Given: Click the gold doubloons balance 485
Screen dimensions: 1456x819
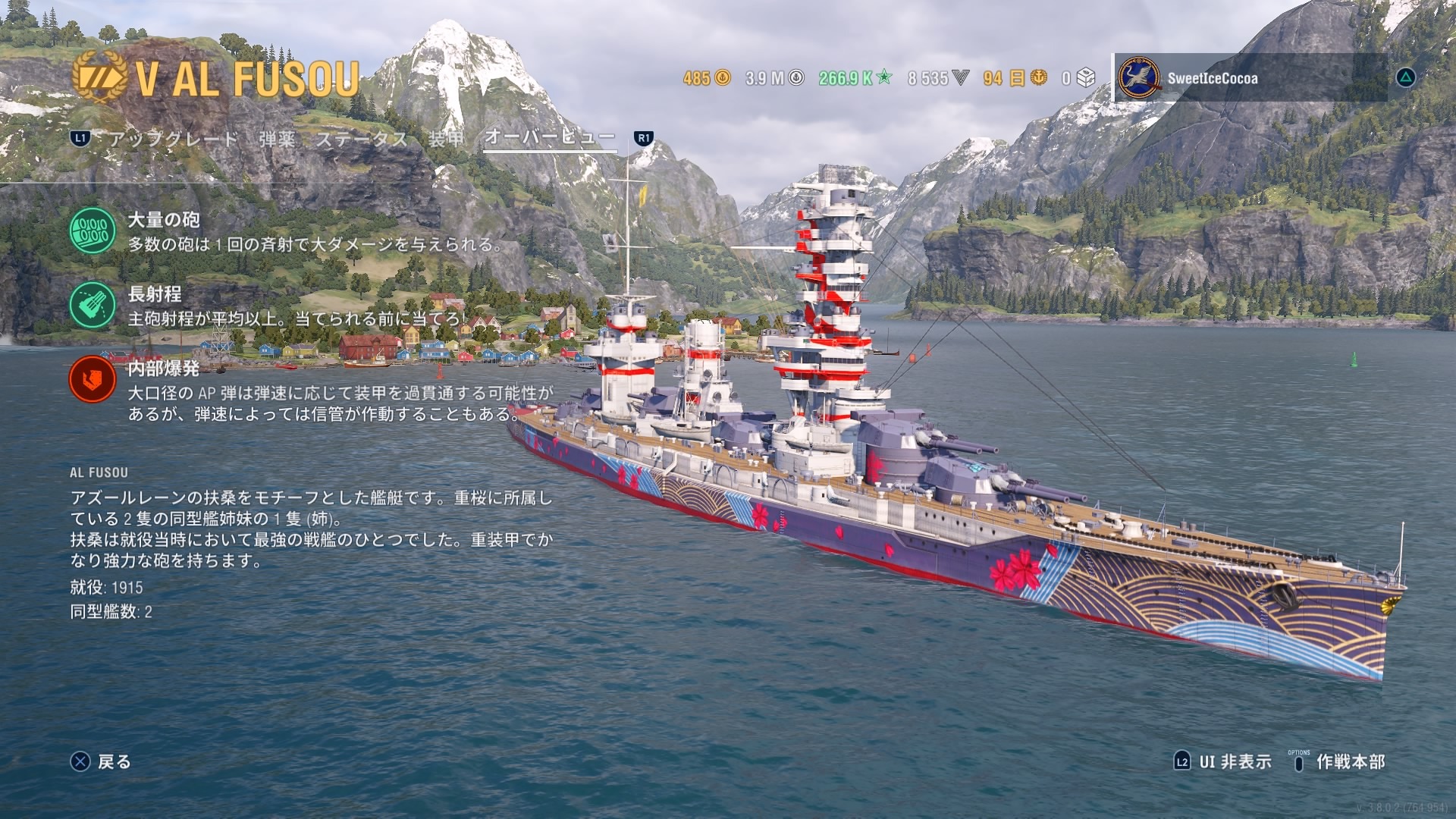Looking at the screenshot, I should 706,78.
